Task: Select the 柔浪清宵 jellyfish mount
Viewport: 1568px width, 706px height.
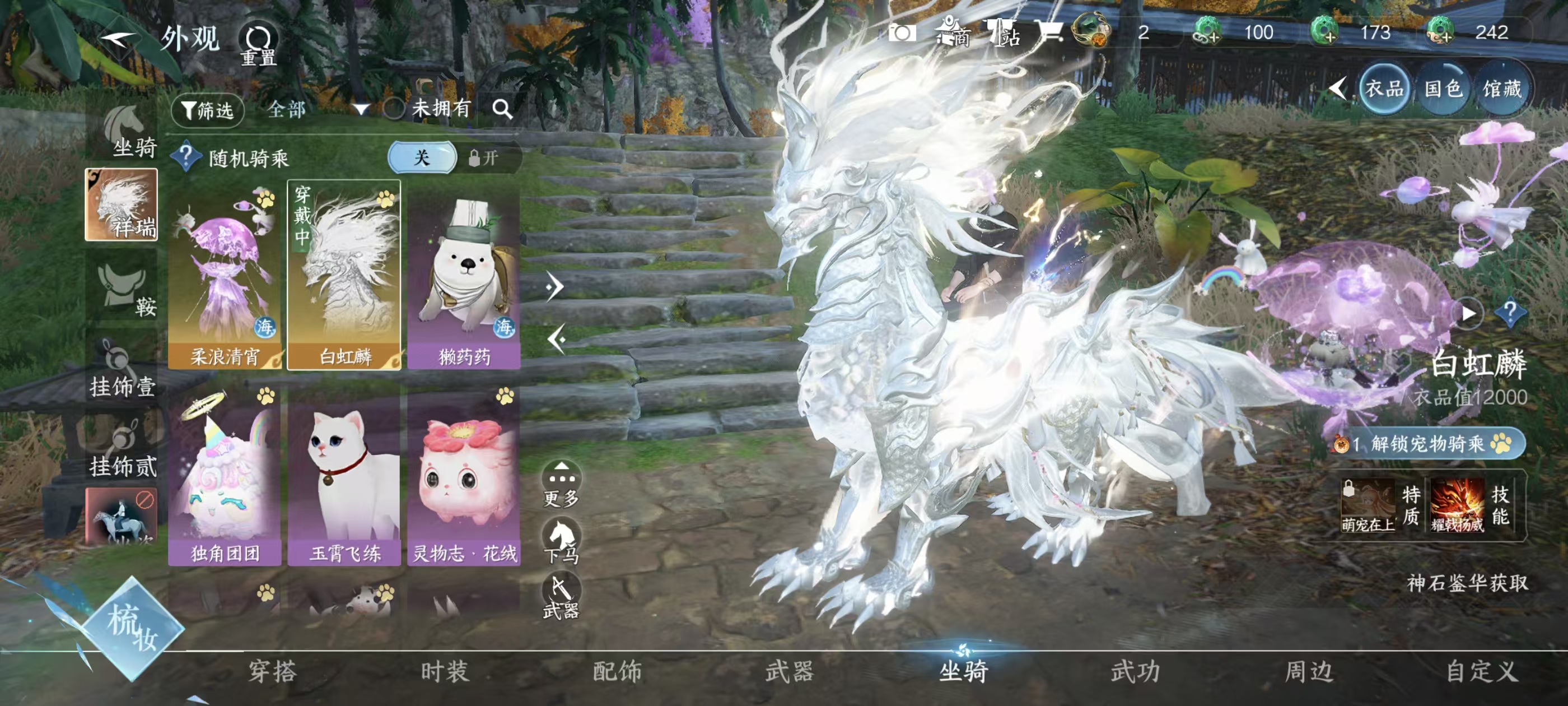Action: pos(224,274)
